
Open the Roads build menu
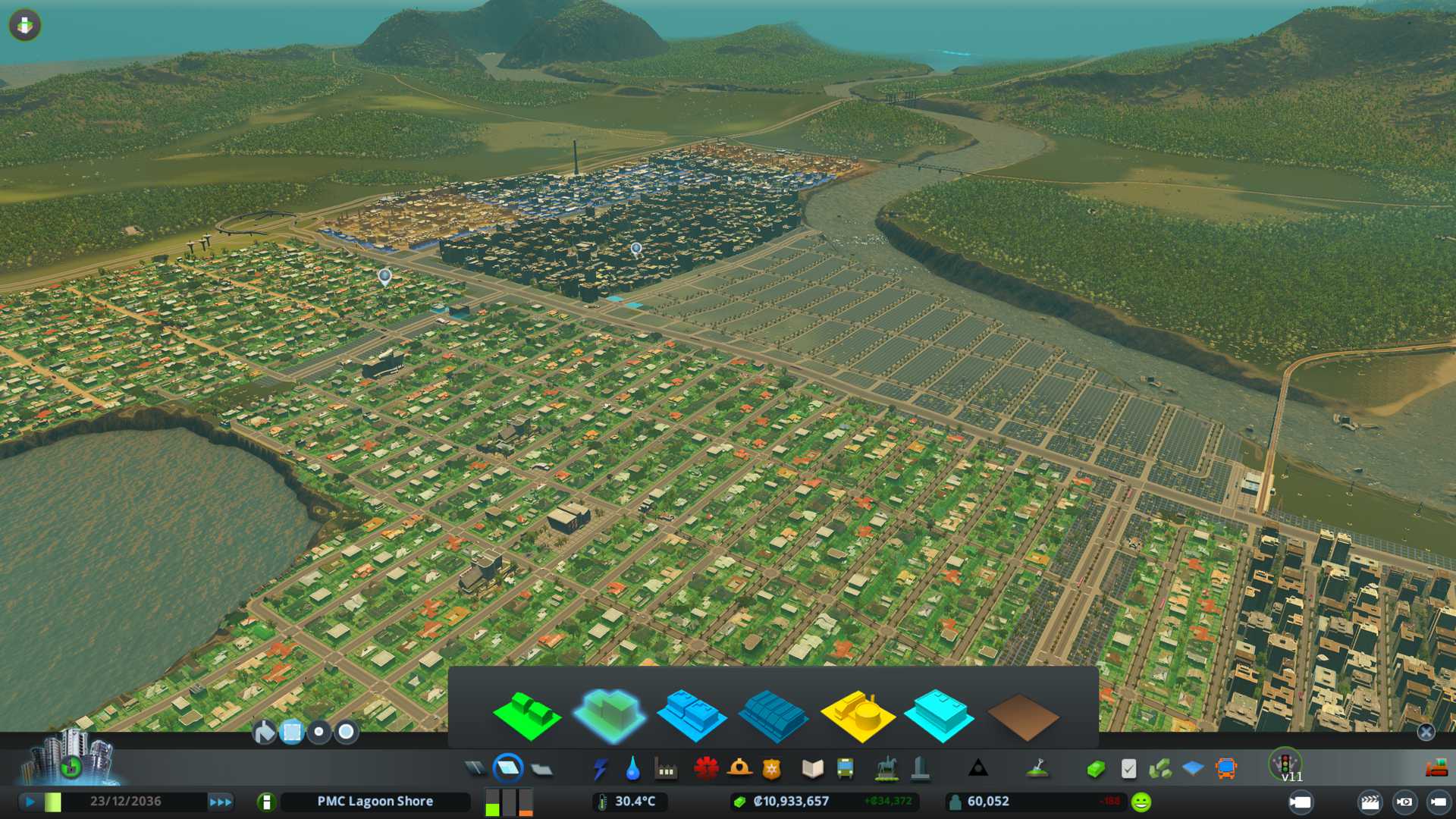tap(475, 769)
